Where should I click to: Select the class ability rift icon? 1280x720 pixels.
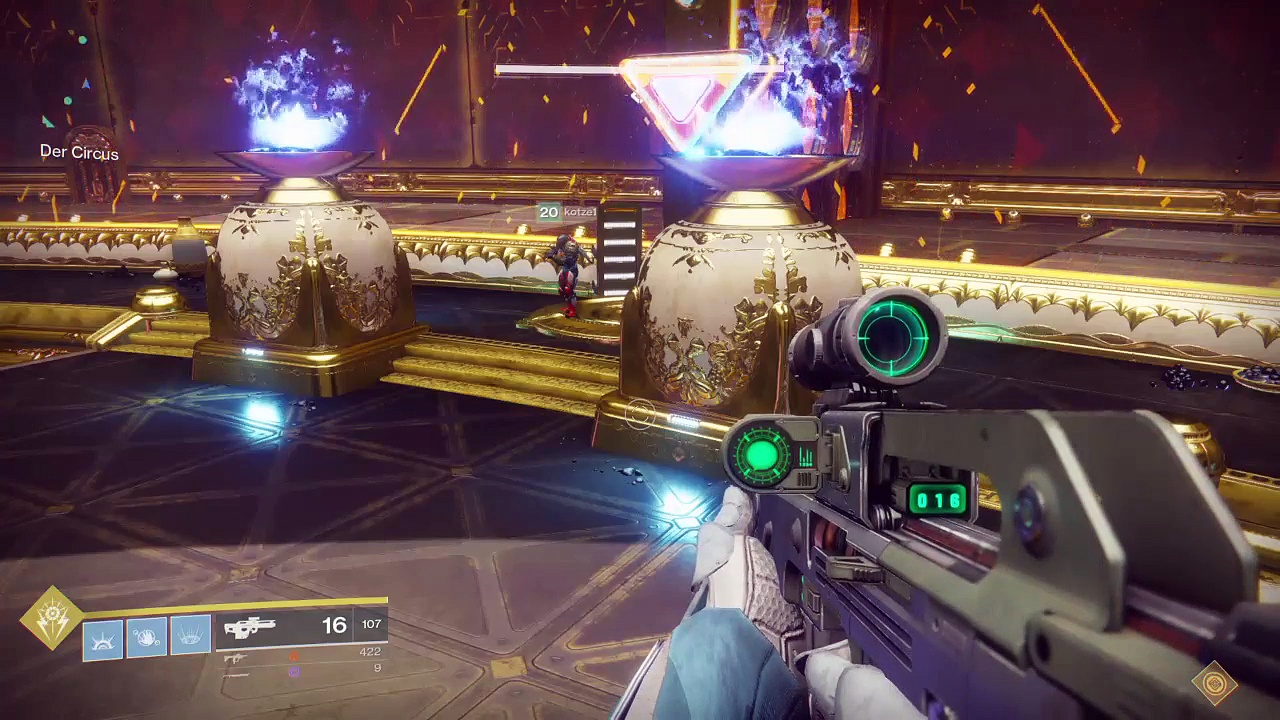[102, 639]
